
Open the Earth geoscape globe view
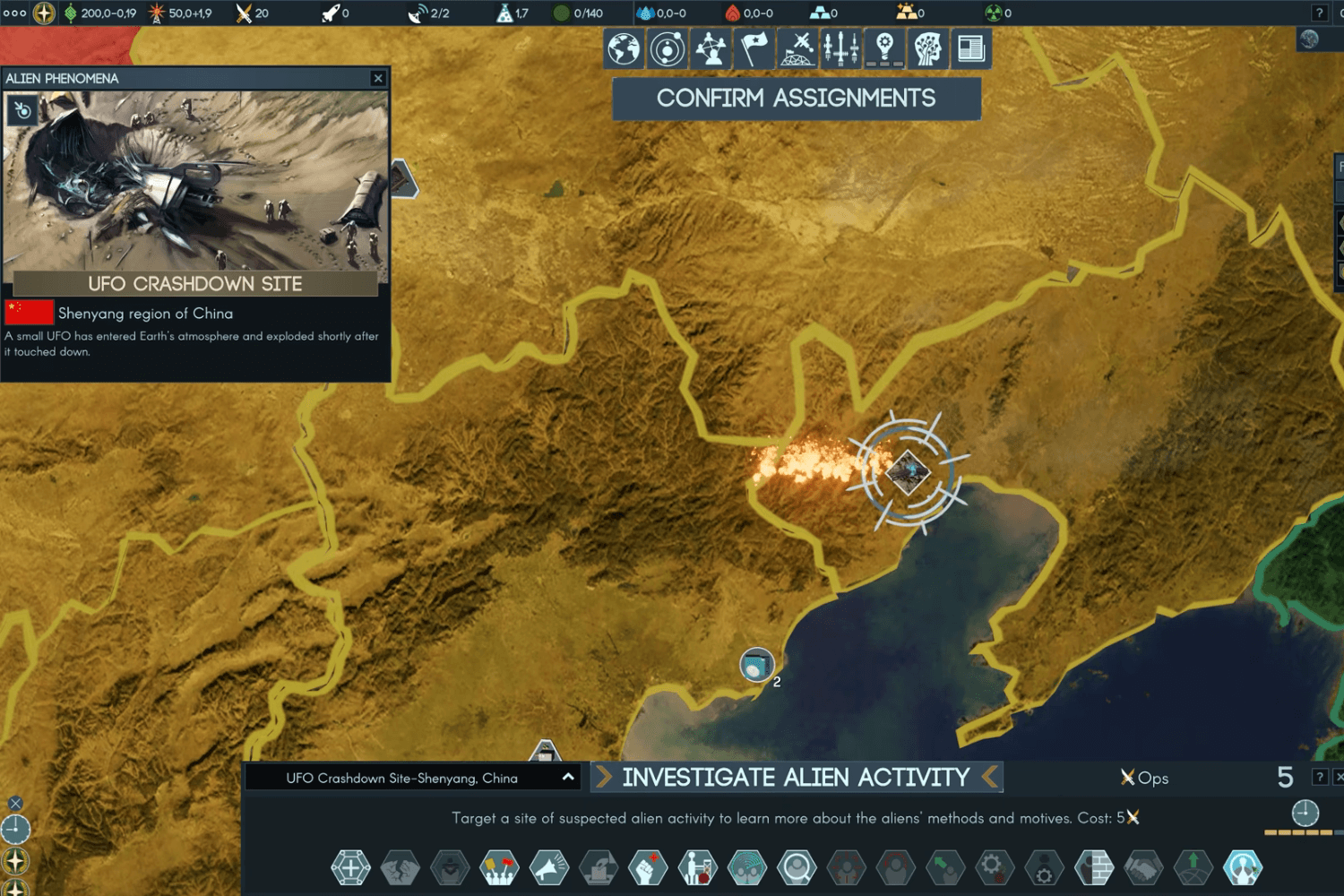click(625, 48)
